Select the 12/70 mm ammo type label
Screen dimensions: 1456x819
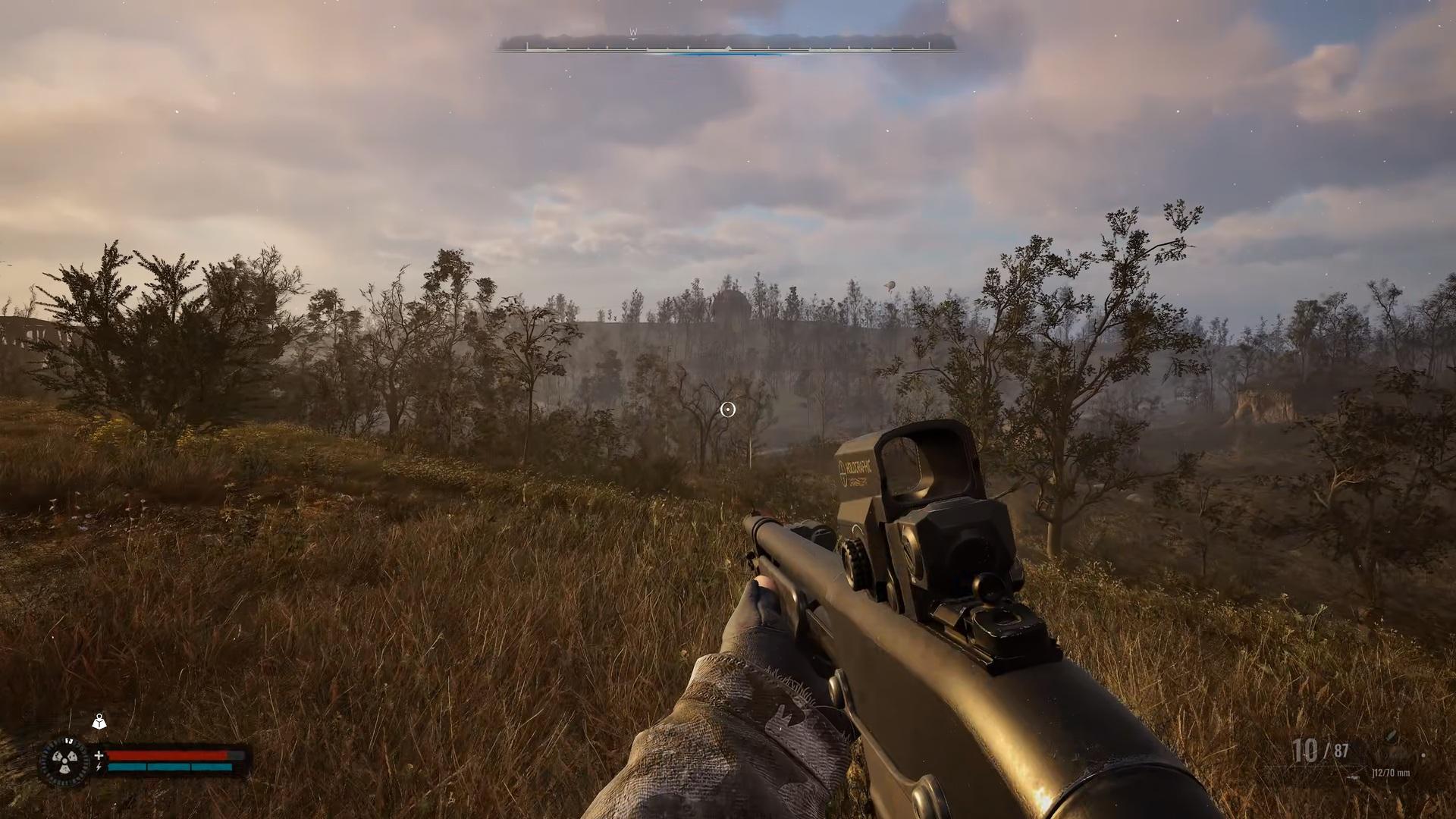point(1390,773)
